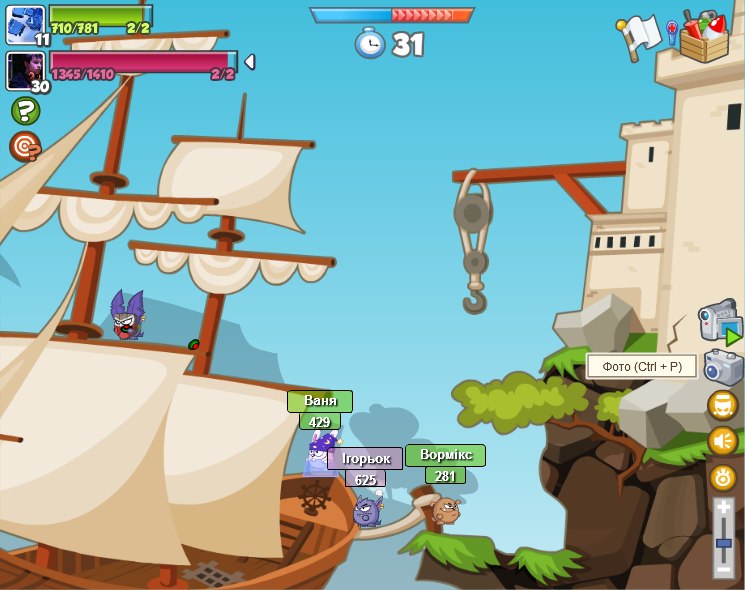This screenshot has width=745, height=590.
Task: Open the weapons crate
Action: pos(705,38)
